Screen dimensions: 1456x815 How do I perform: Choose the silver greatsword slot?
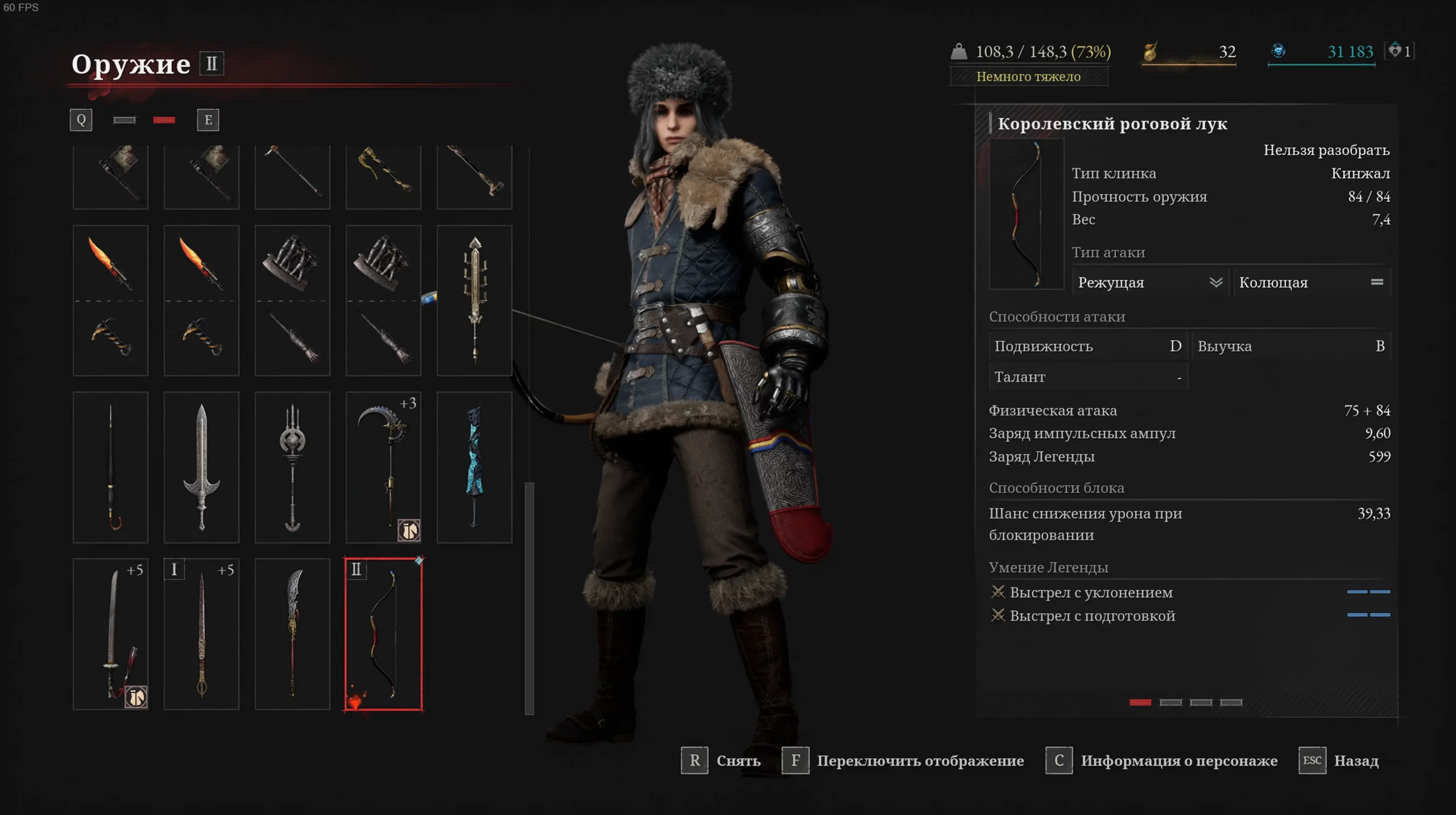pyautogui.click(x=201, y=467)
